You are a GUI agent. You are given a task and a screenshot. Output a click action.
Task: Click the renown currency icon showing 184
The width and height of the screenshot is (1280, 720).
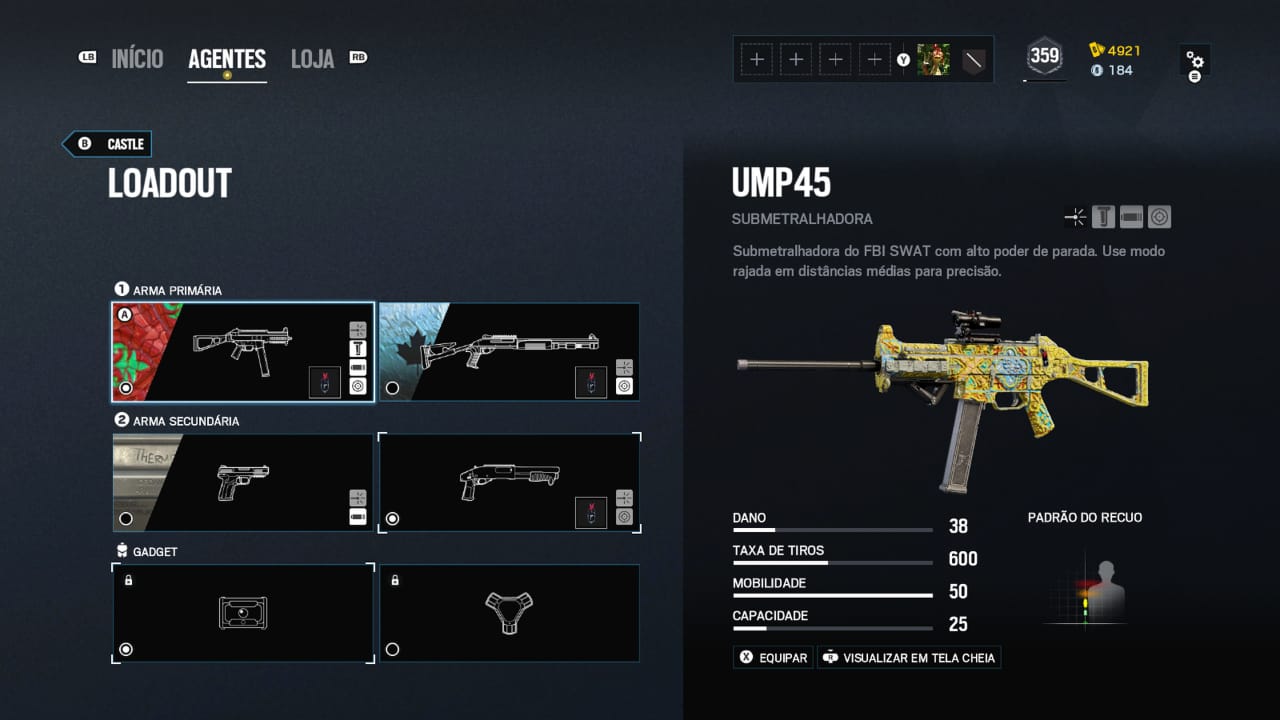pos(1097,70)
